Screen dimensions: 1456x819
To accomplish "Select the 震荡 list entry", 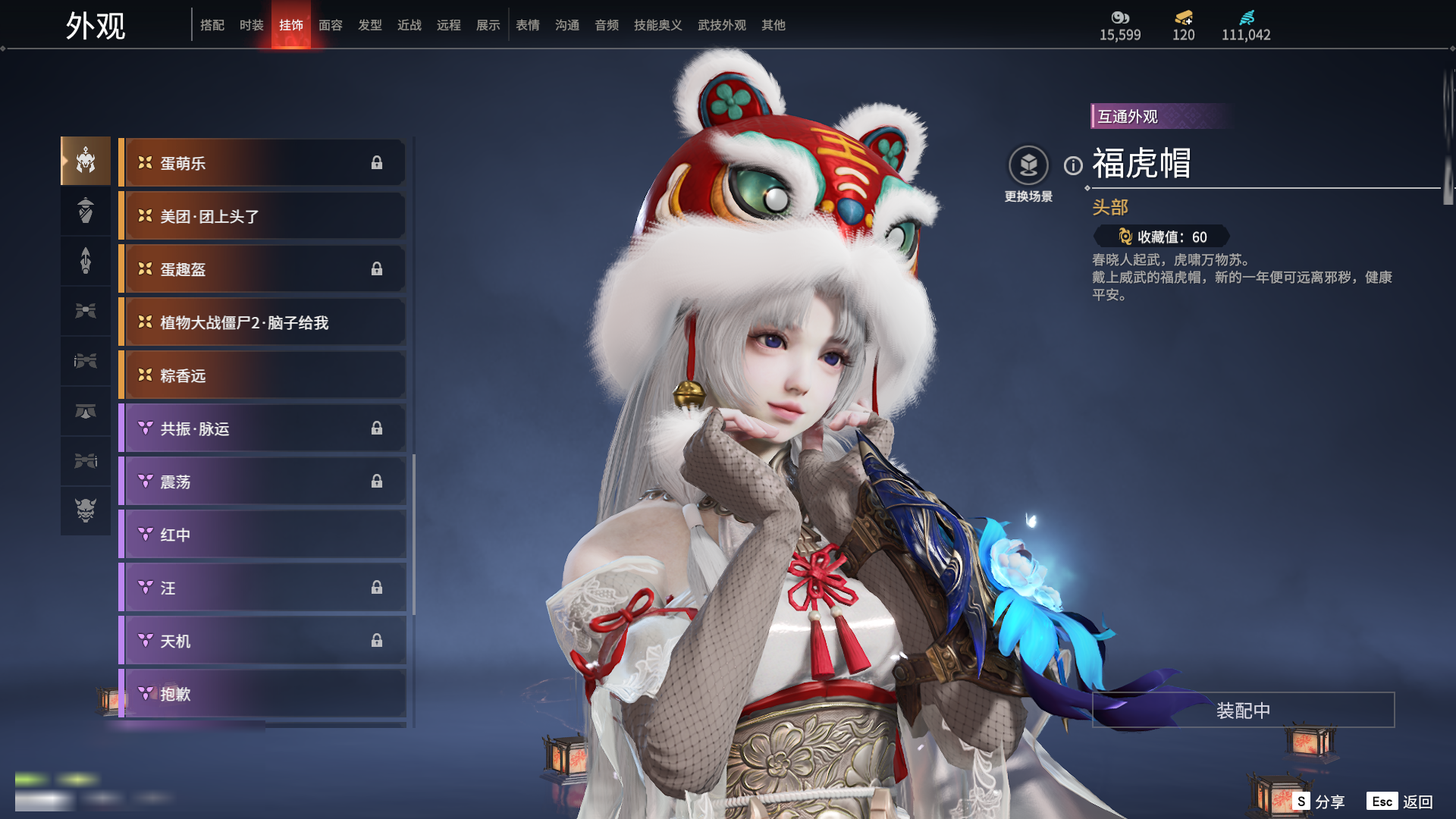I will pos(262,482).
